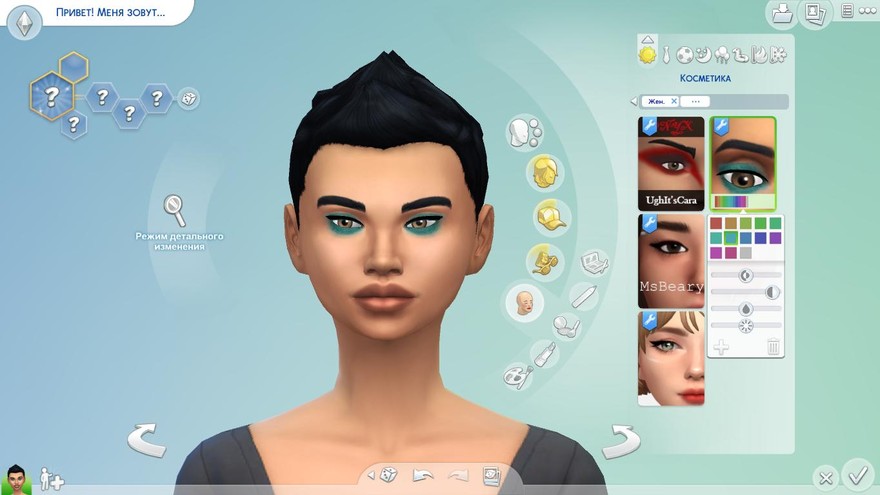Select the lipstick makeup category icon

(546, 353)
